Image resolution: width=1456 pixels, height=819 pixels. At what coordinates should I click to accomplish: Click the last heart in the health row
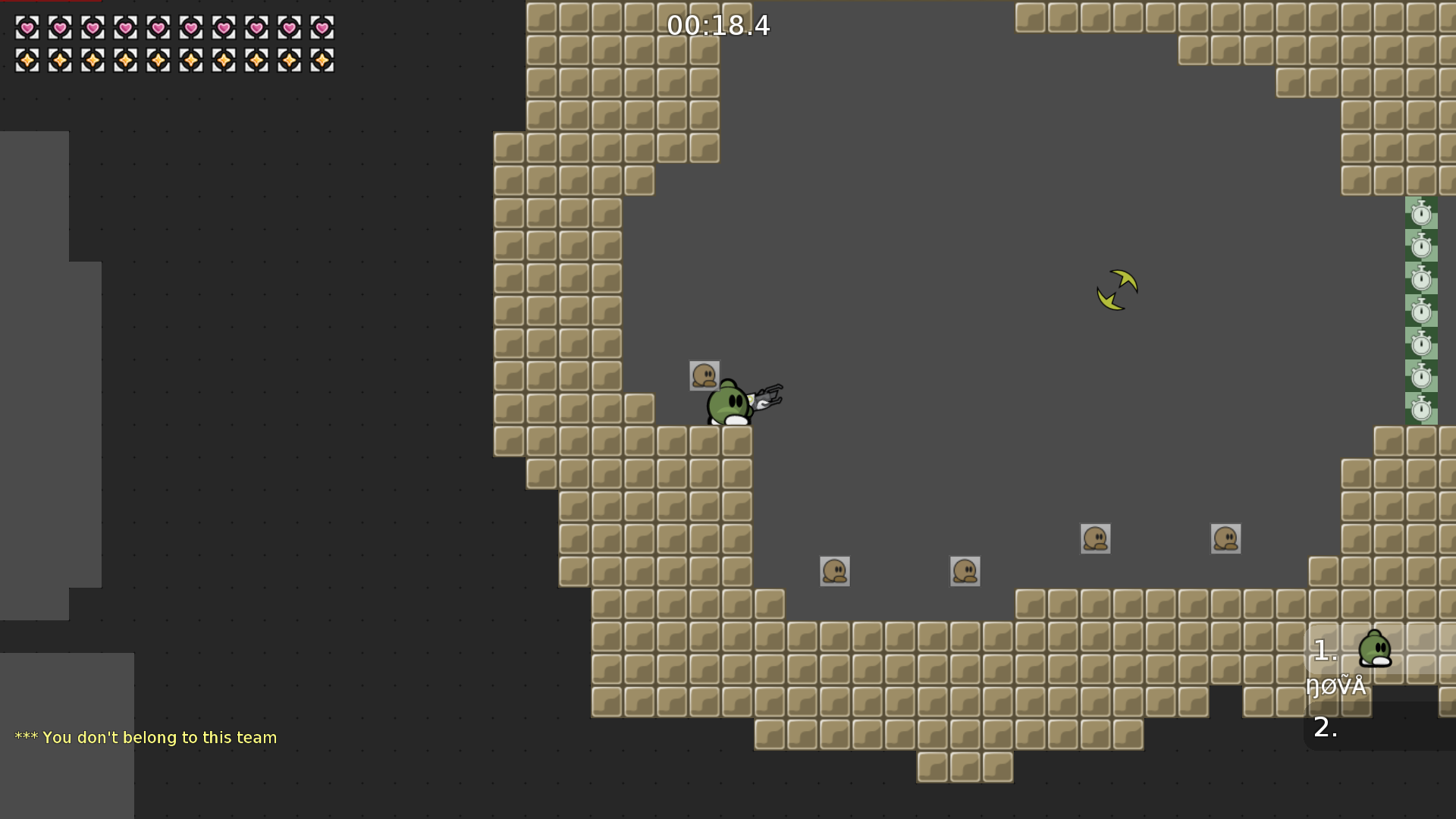point(324,27)
